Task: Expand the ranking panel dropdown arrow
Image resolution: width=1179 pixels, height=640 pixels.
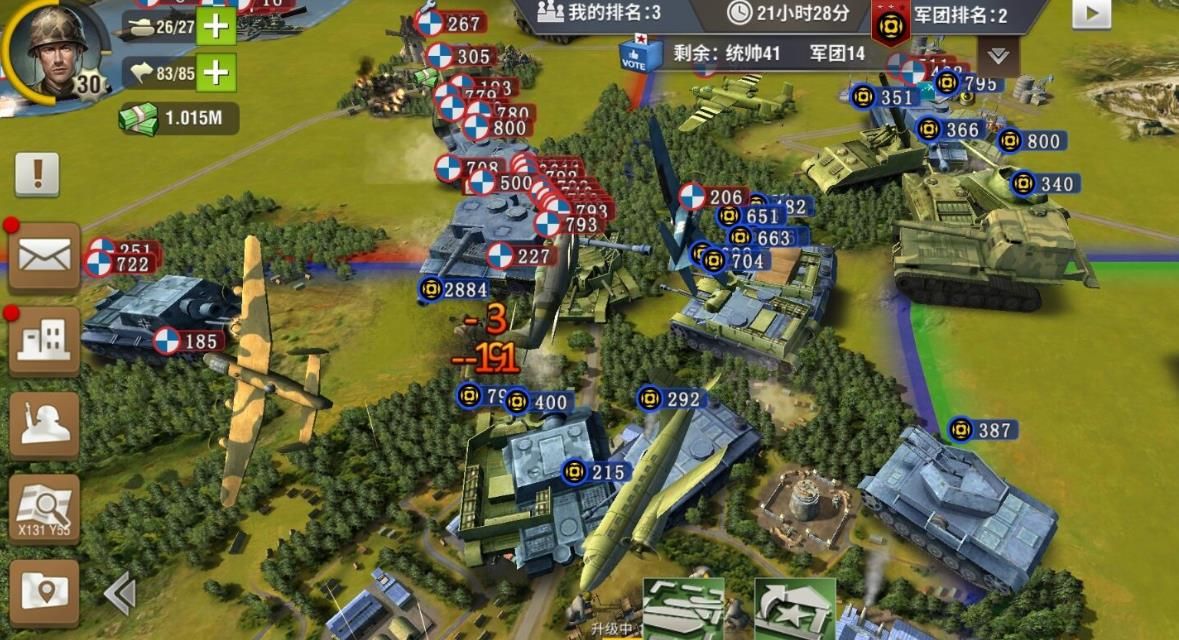Action: click(998, 54)
